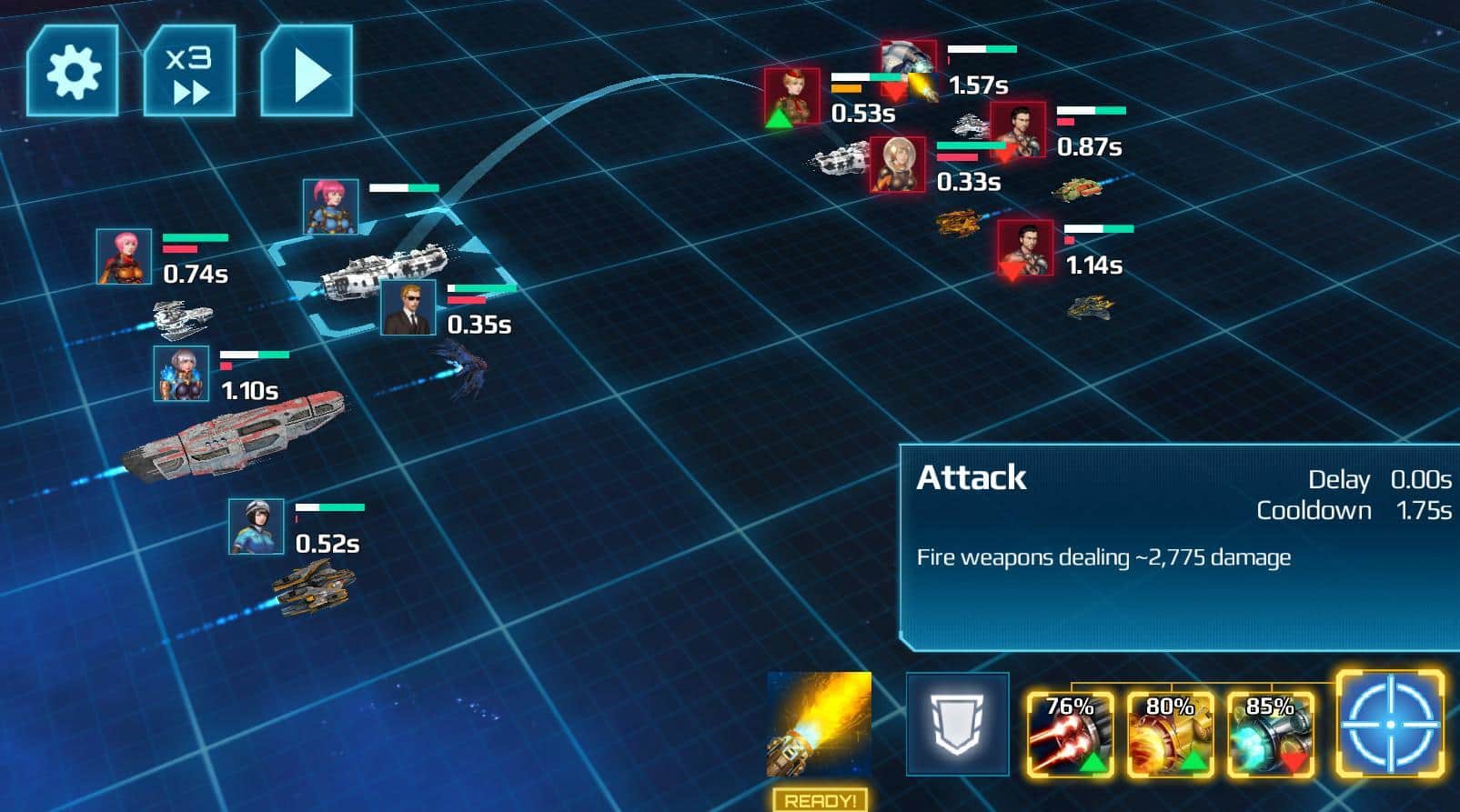Select the sunglasses agent commander portrait

tap(408, 307)
